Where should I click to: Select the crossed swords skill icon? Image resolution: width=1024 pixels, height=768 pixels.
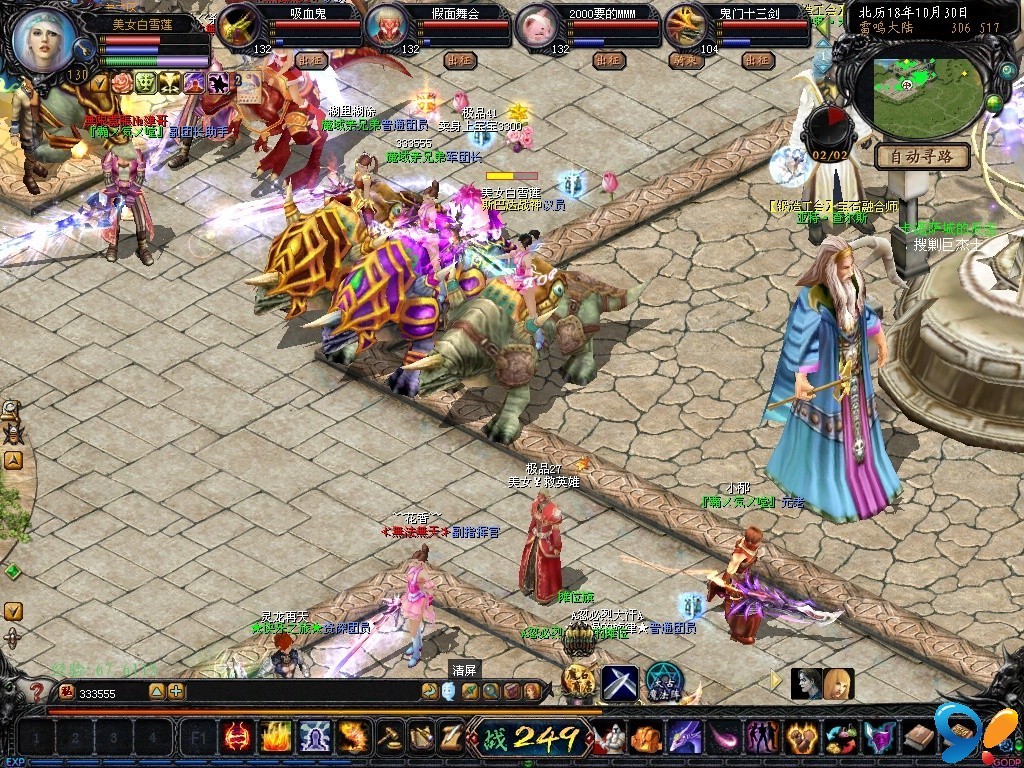click(x=620, y=683)
